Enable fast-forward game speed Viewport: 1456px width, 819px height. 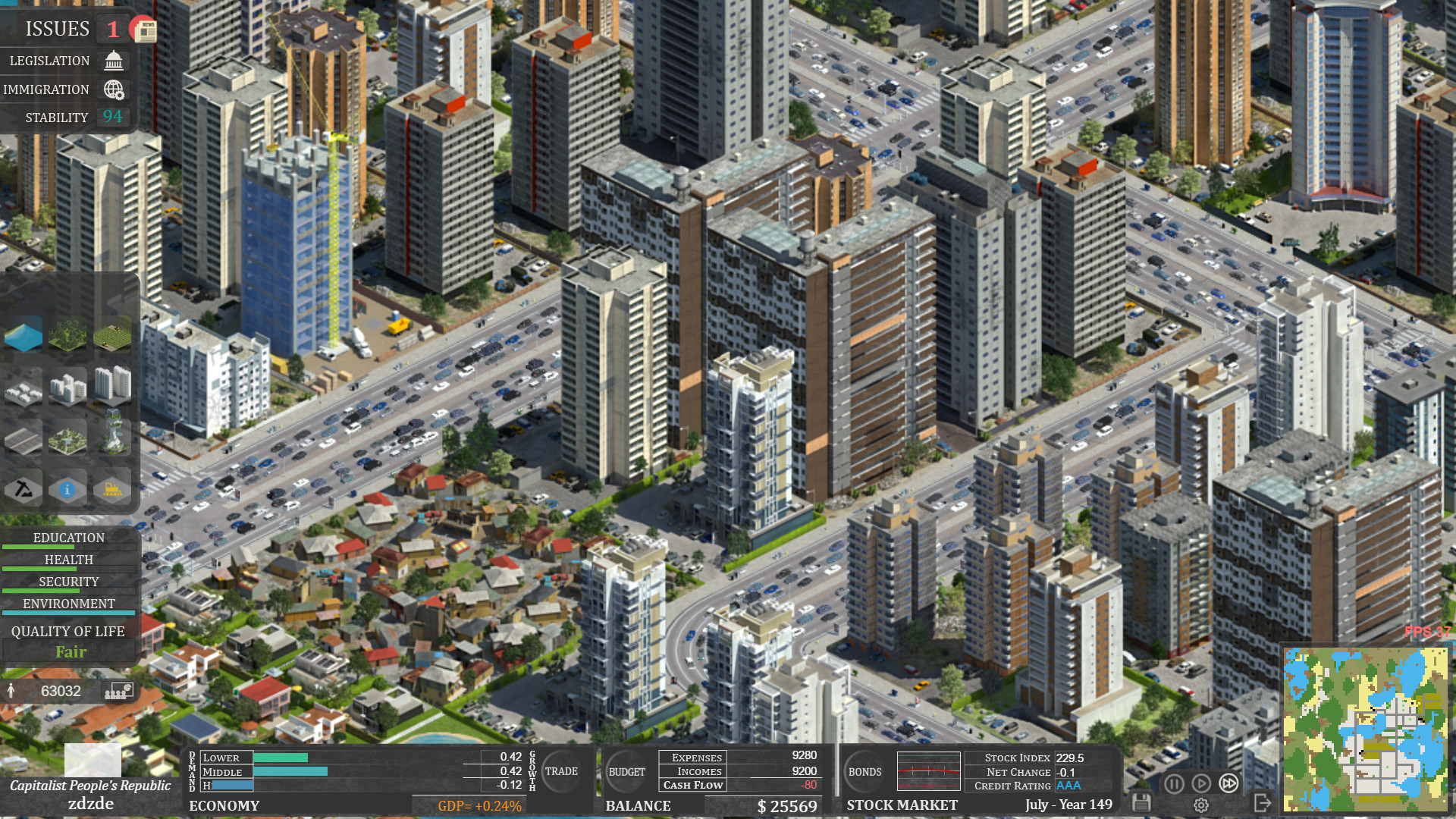click(x=1229, y=785)
